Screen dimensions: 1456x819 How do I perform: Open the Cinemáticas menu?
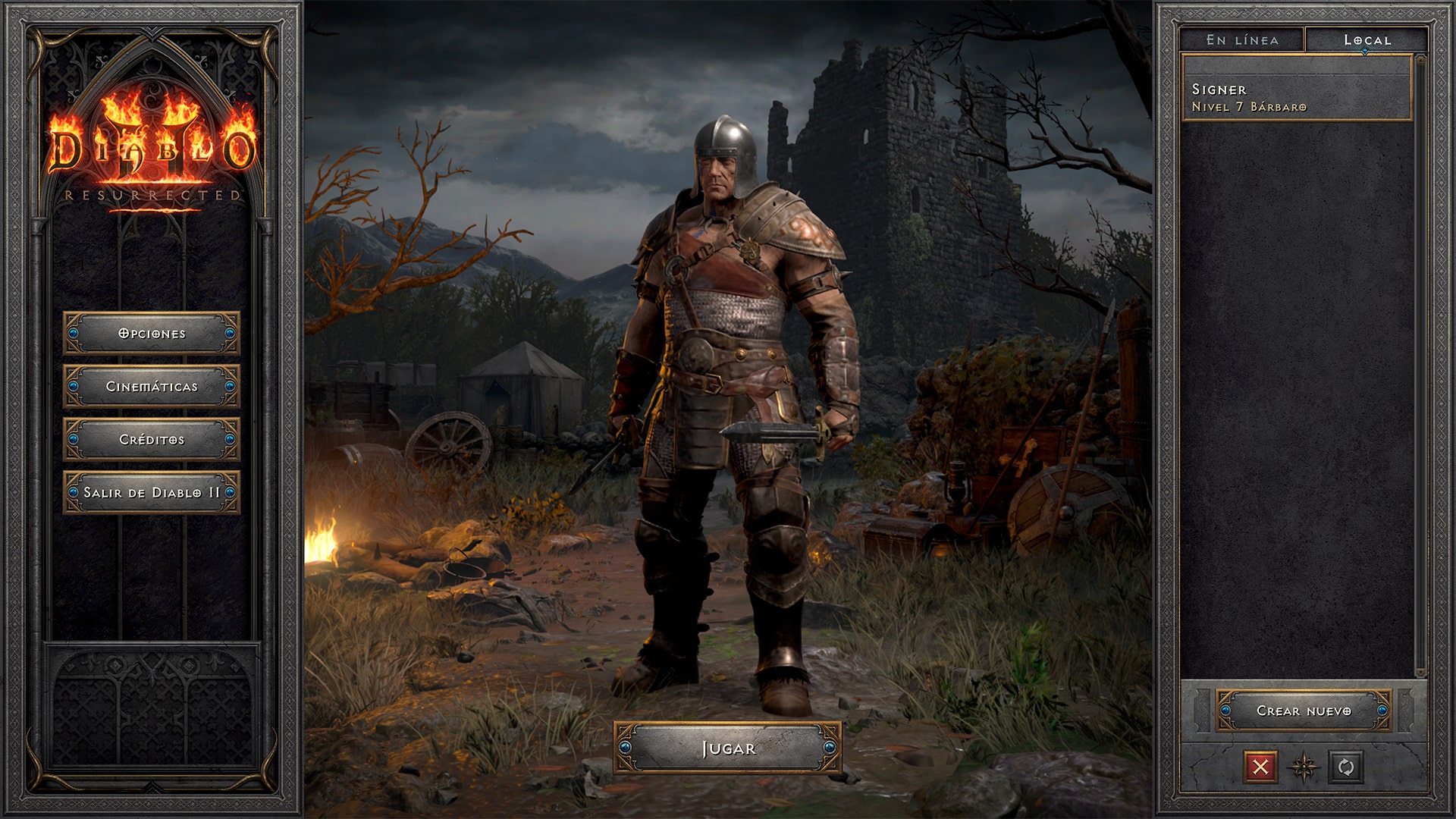coord(152,386)
